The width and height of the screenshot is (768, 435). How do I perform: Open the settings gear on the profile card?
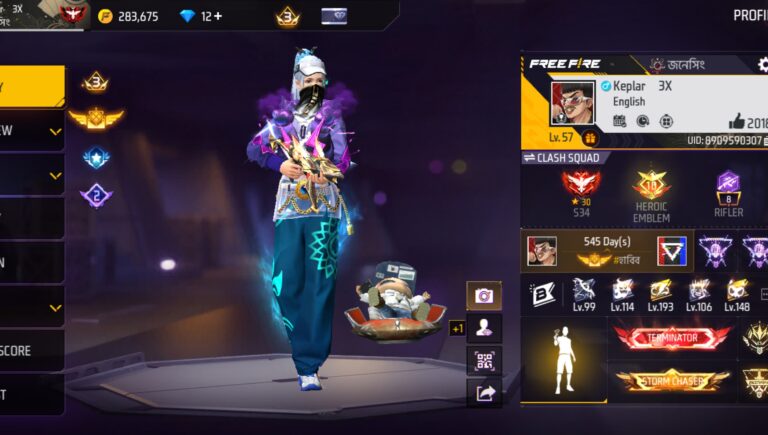(762, 64)
